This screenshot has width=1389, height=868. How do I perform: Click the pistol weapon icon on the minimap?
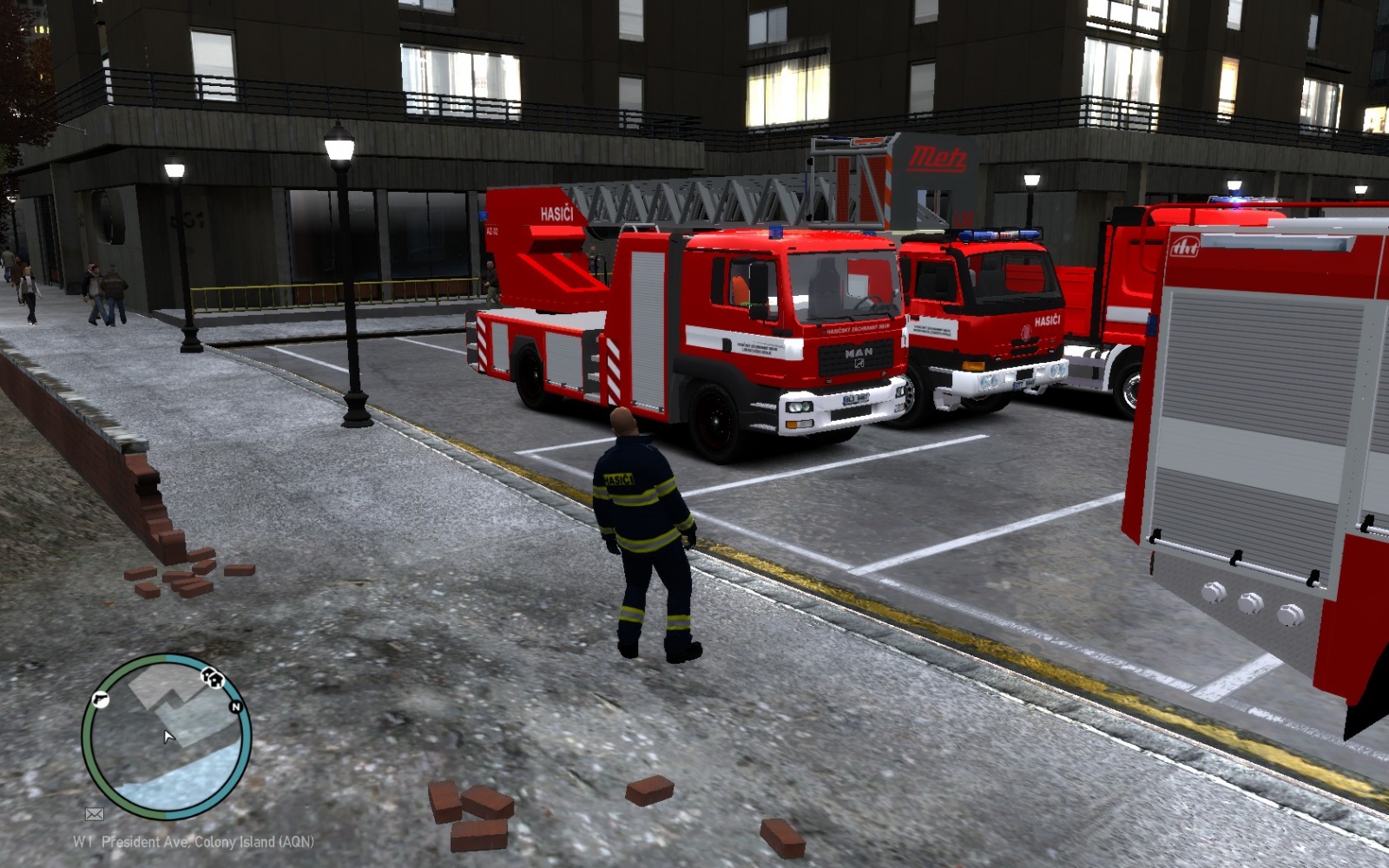point(101,700)
